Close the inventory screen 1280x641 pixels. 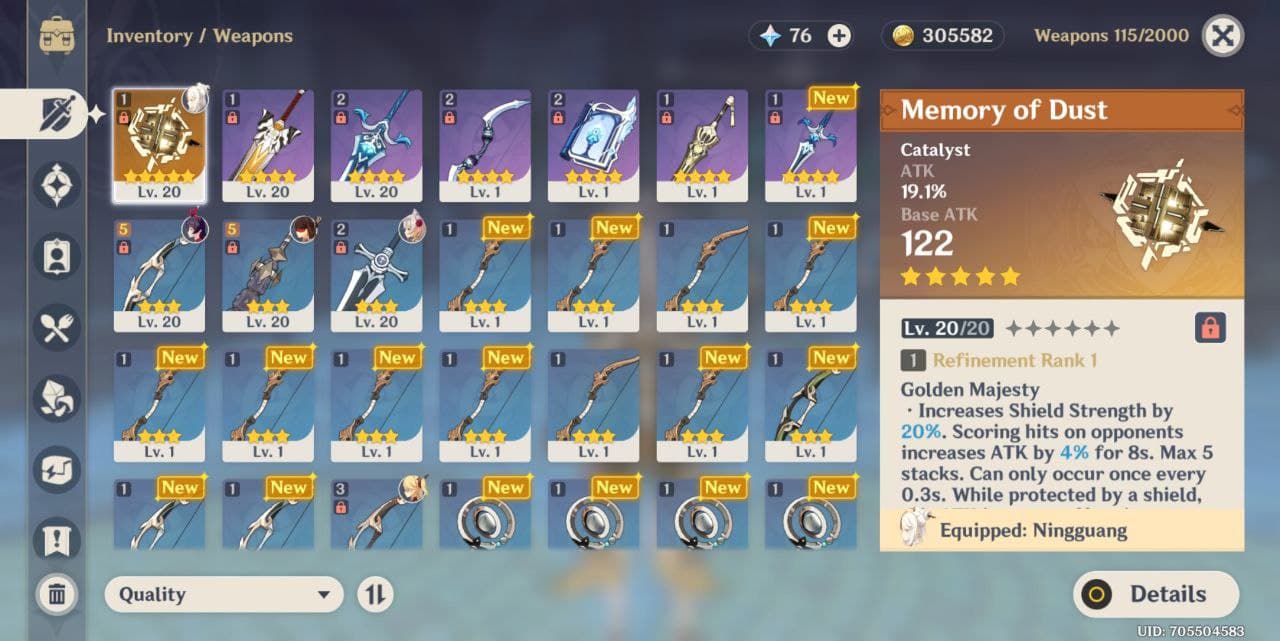1222,36
